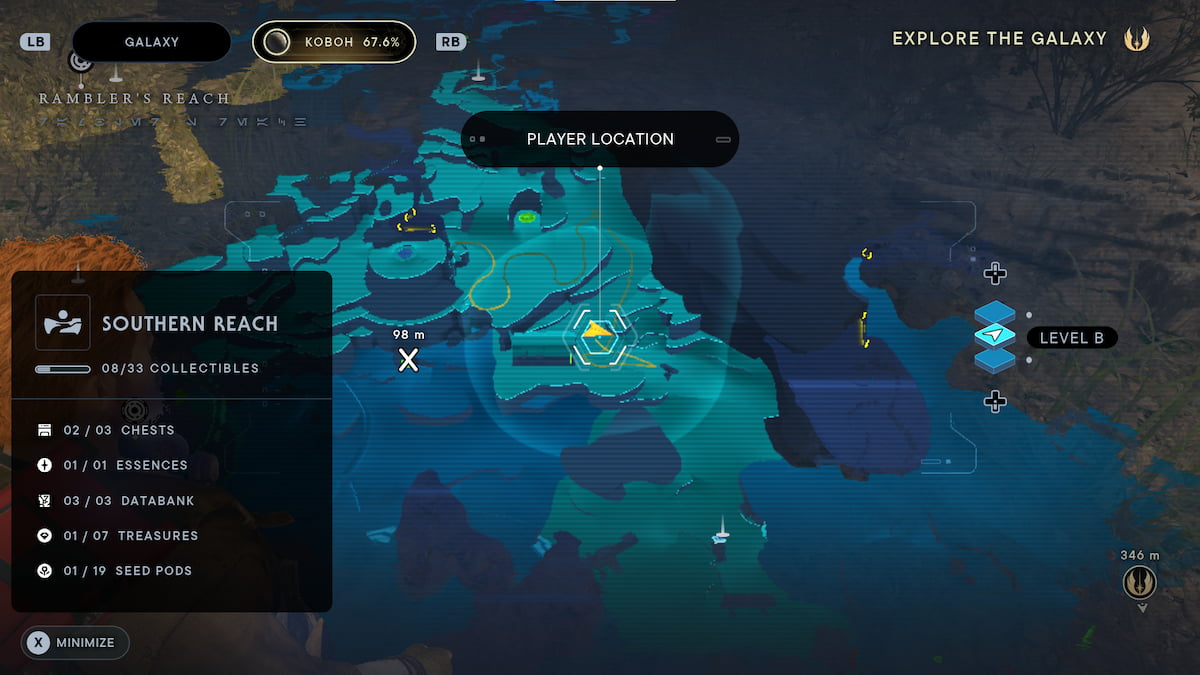The height and width of the screenshot is (675, 1200).
Task: Switch to the Galaxy map tab
Action: pyautogui.click(x=151, y=42)
